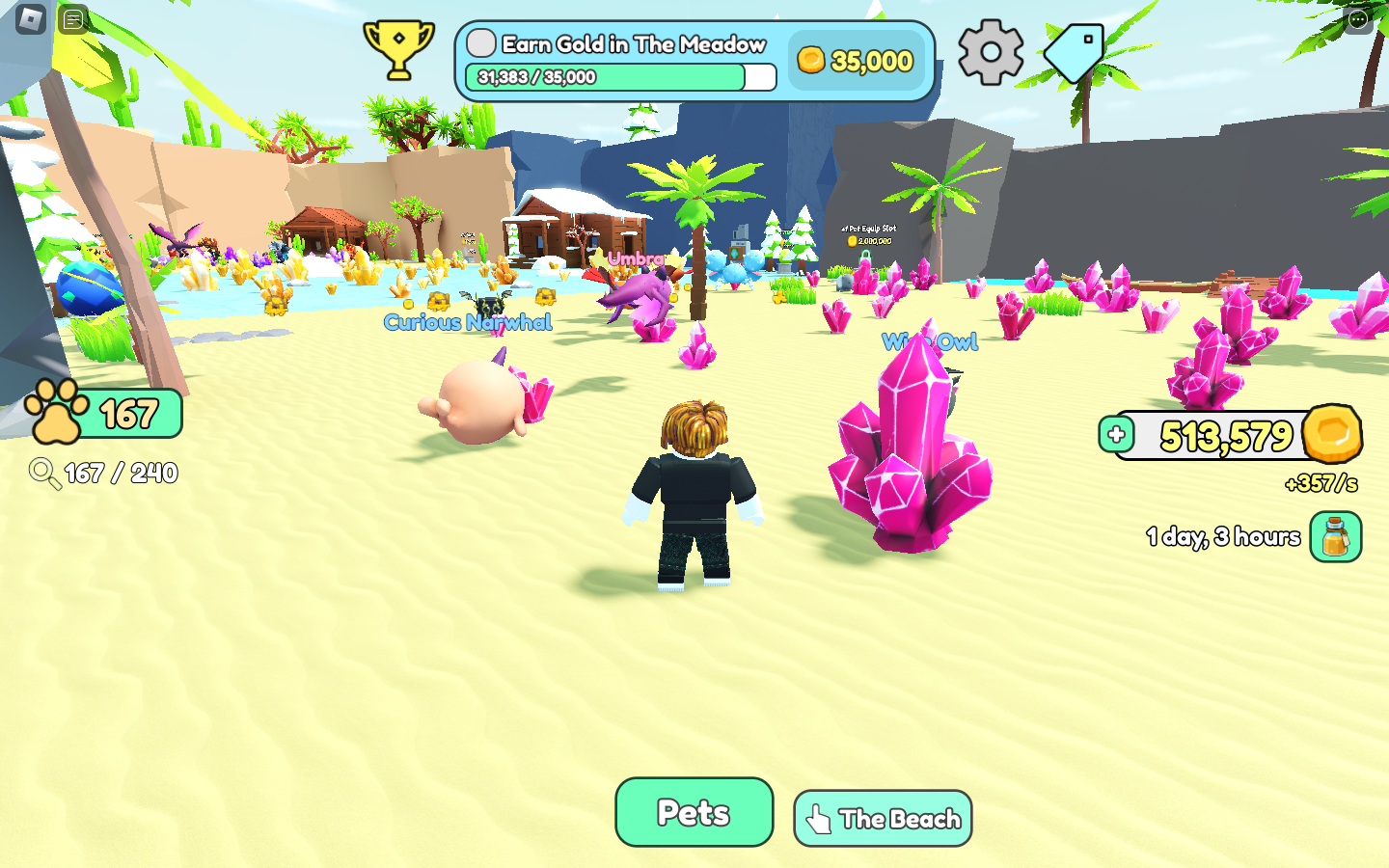Open the Settings gear menu

pos(991,52)
